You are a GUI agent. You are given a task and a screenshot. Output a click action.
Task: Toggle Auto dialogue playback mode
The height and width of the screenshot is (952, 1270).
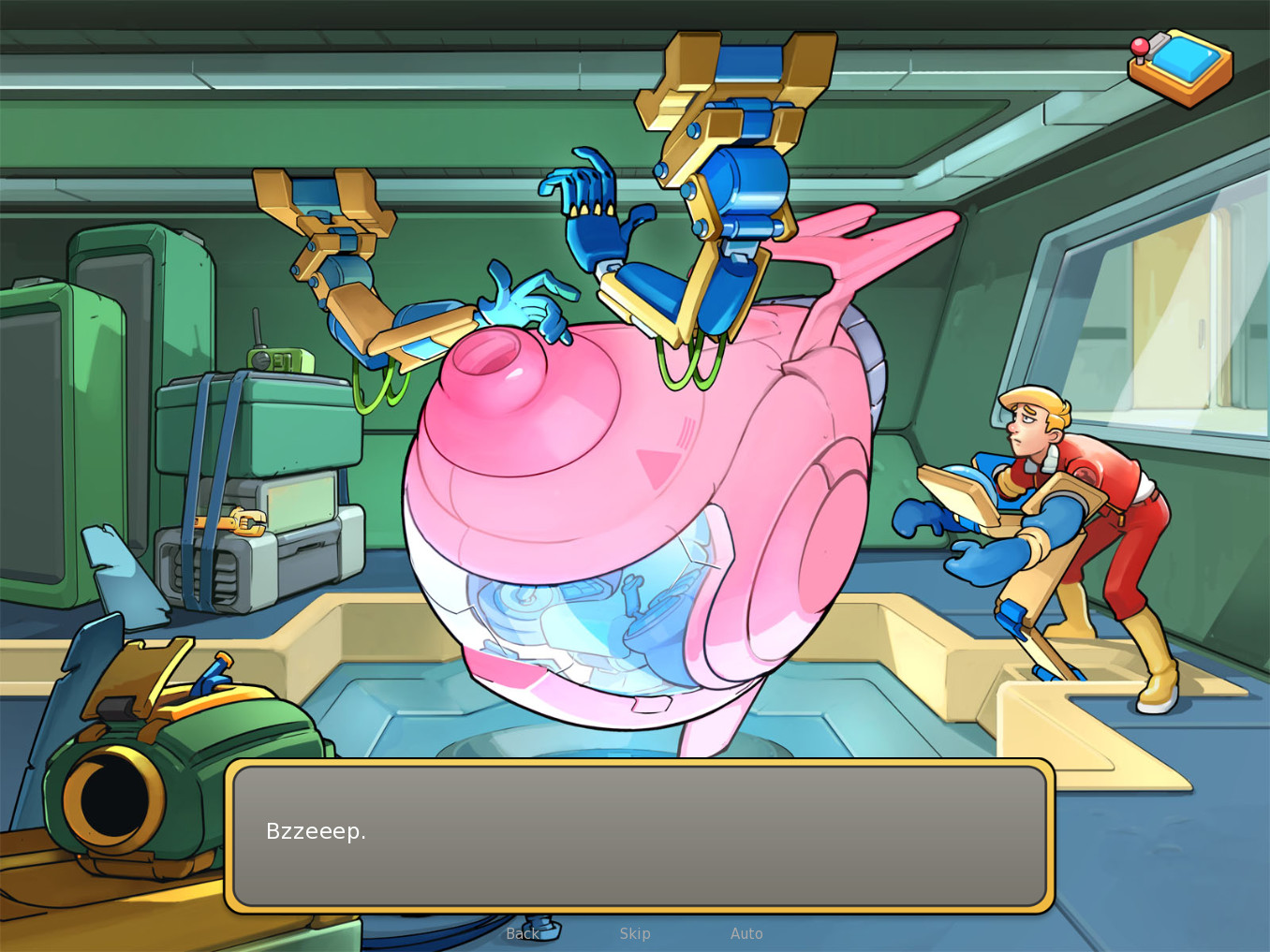746,933
